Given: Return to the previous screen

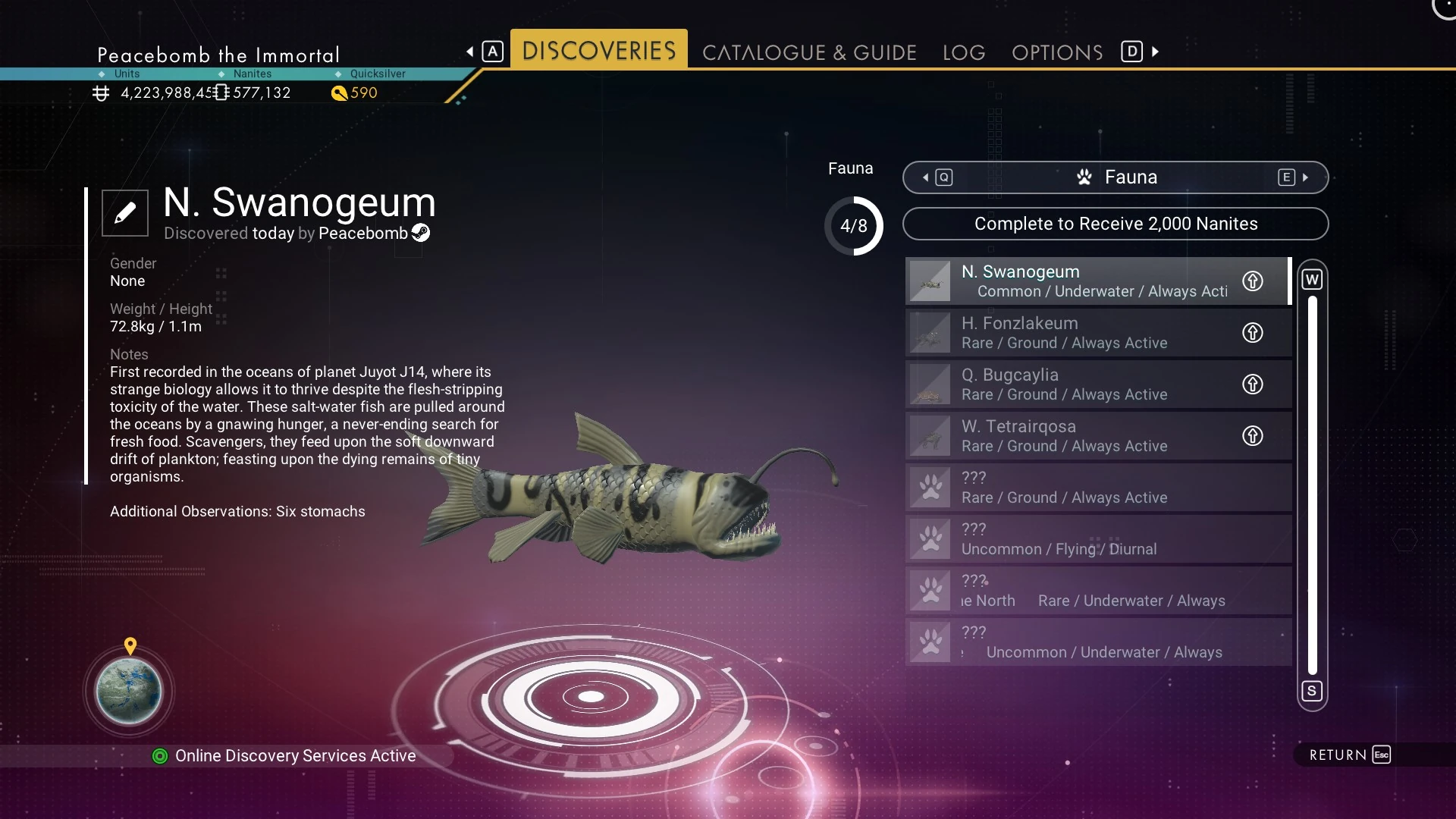Looking at the screenshot, I should click(x=1349, y=755).
